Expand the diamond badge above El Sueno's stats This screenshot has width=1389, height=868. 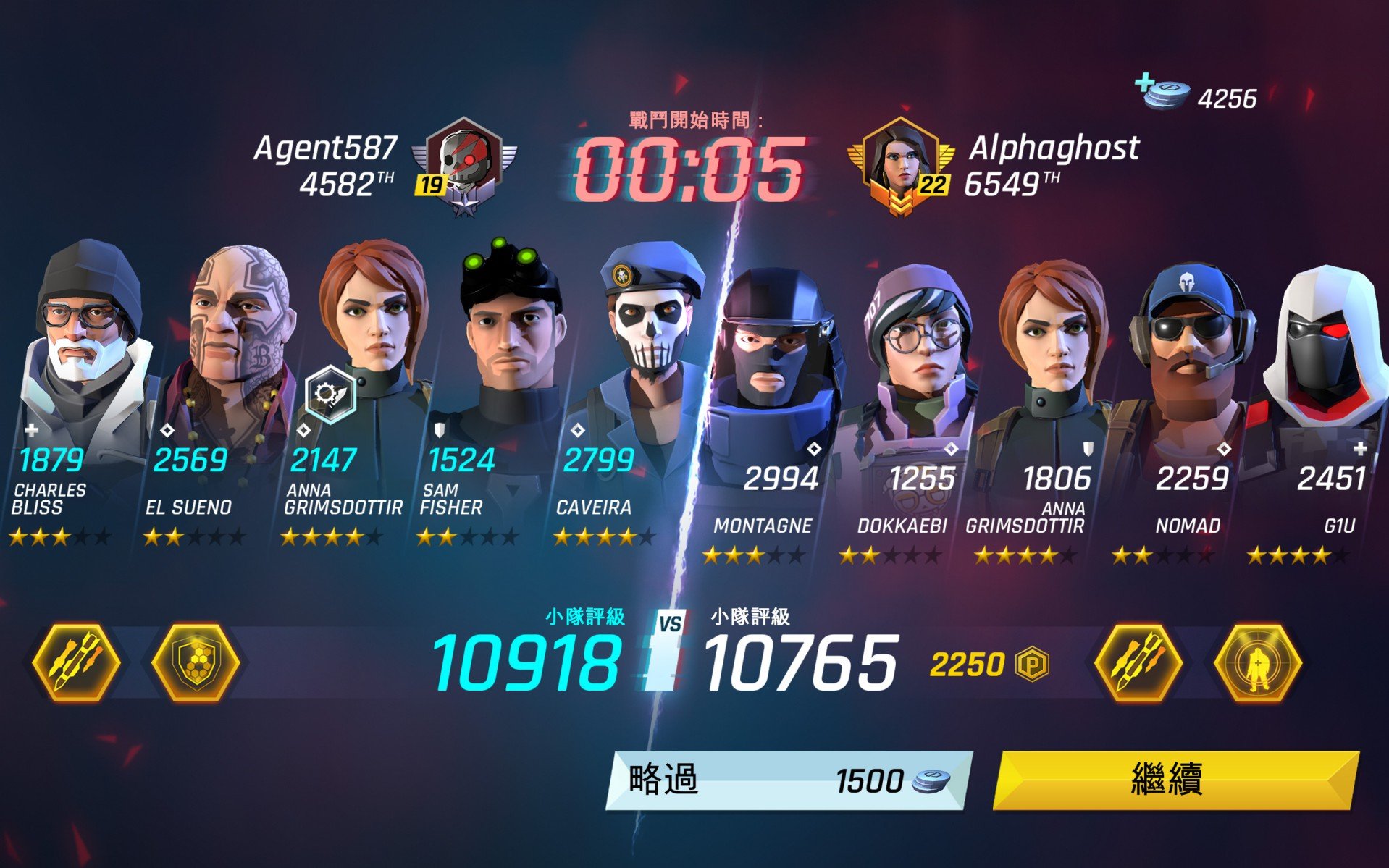pos(167,429)
